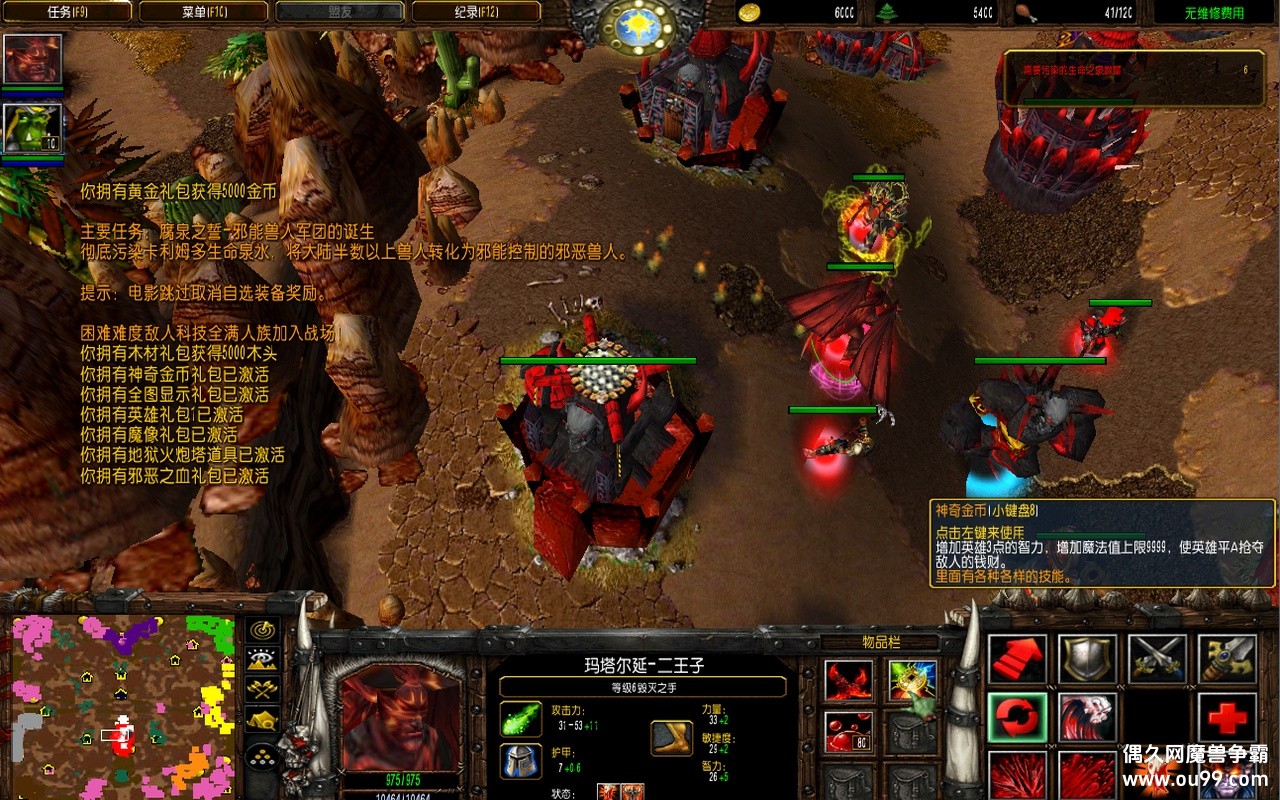Open the 菜单 (F10) game menu
This screenshot has height=800, width=1280.
pos(202,12)
